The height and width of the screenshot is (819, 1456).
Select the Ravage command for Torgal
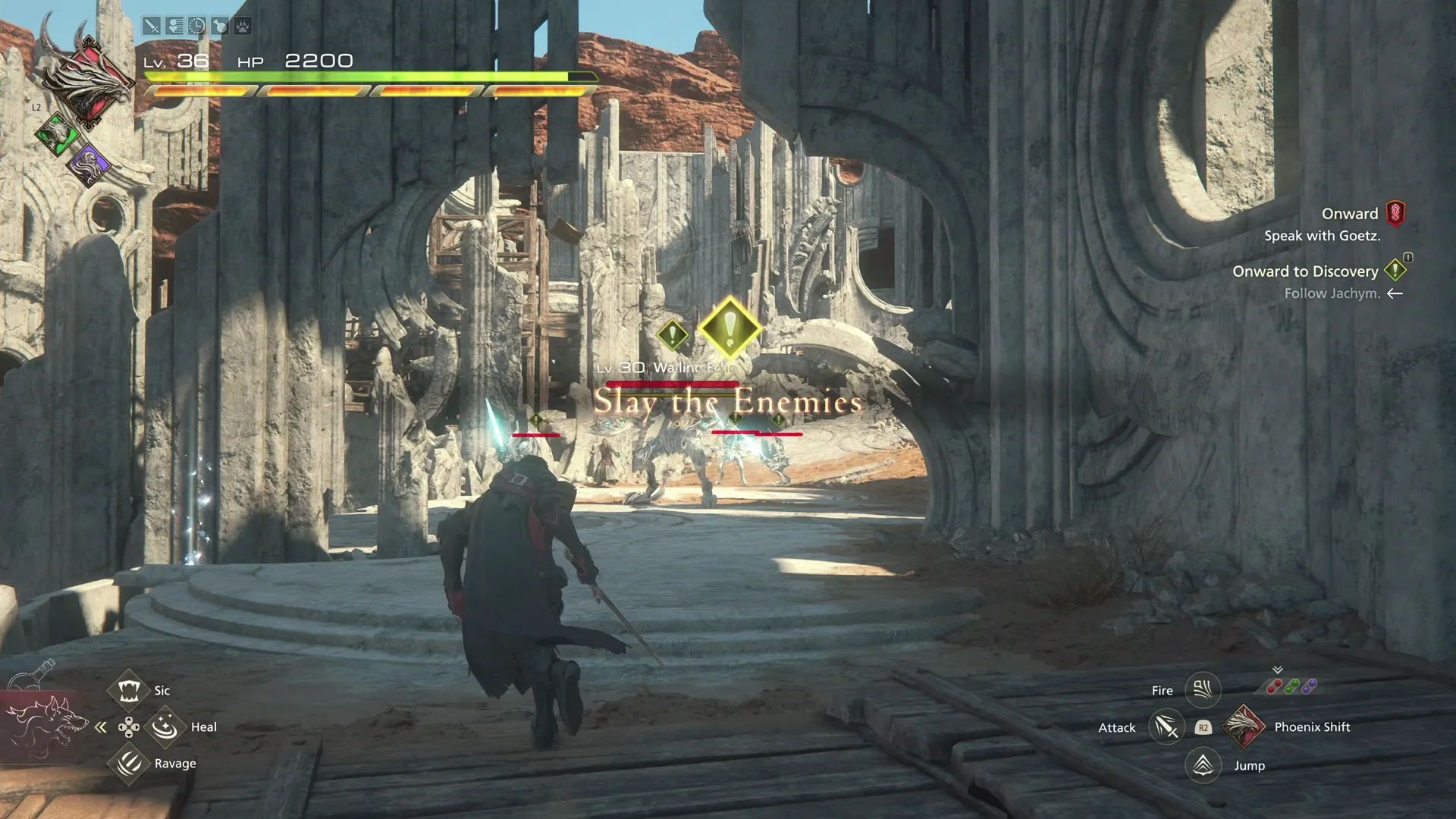click(x=129, y=763)
